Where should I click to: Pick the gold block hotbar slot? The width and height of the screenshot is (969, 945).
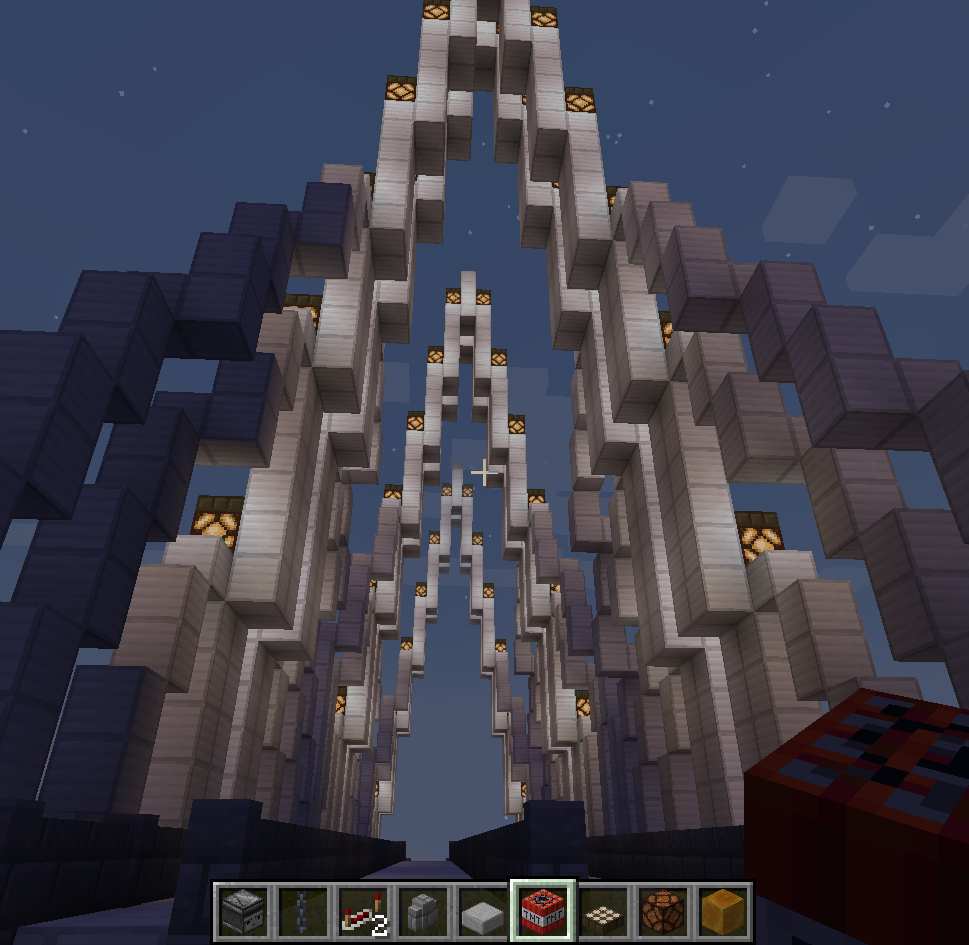click(723, 911)
